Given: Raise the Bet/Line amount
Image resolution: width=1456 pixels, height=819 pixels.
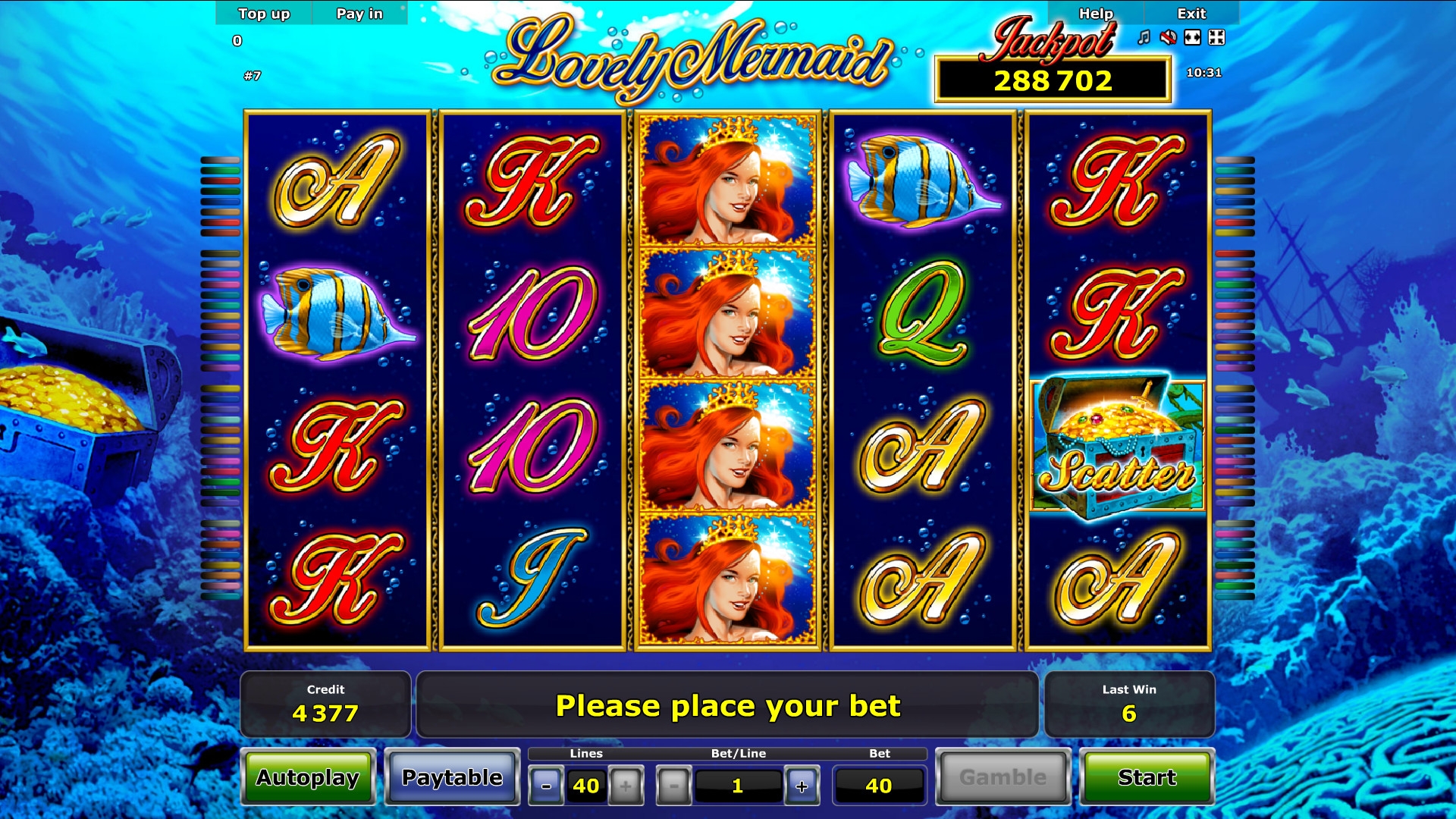Looking at the screenshot, I should click(802, 786).
